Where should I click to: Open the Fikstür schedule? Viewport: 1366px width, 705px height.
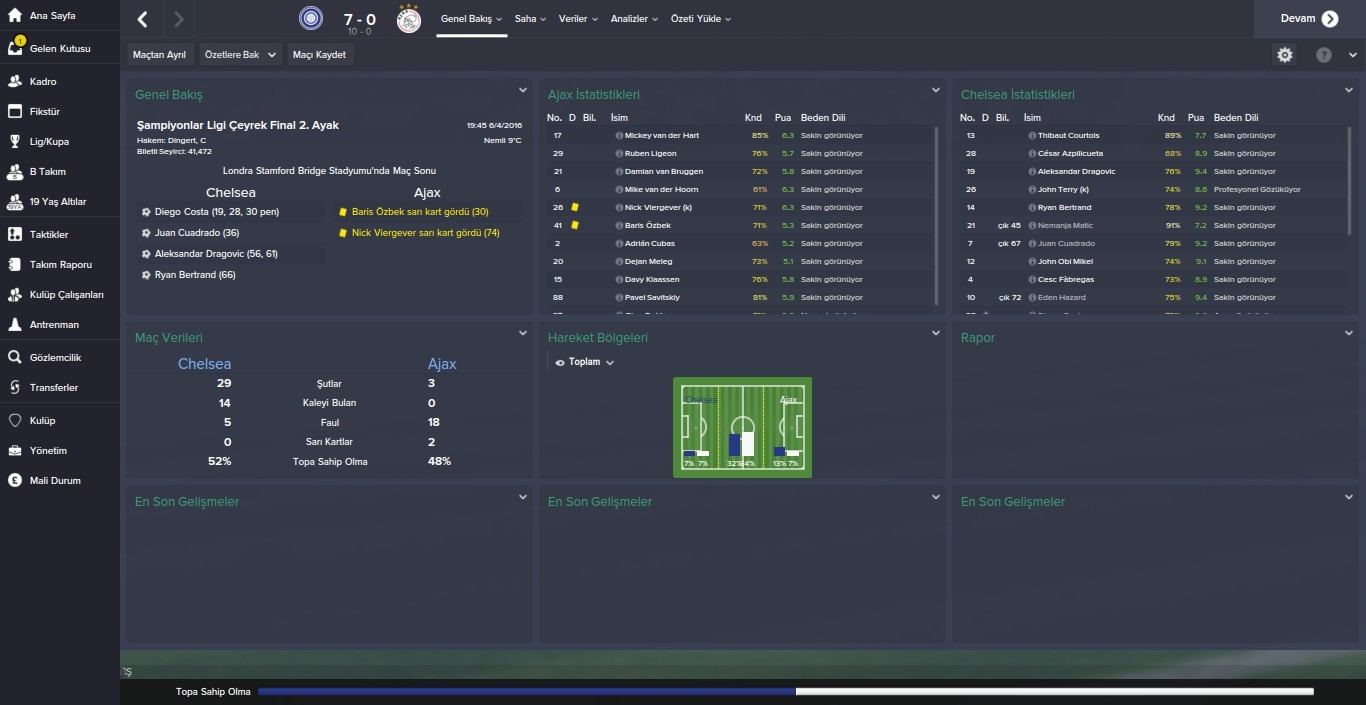tap(45, 111)
